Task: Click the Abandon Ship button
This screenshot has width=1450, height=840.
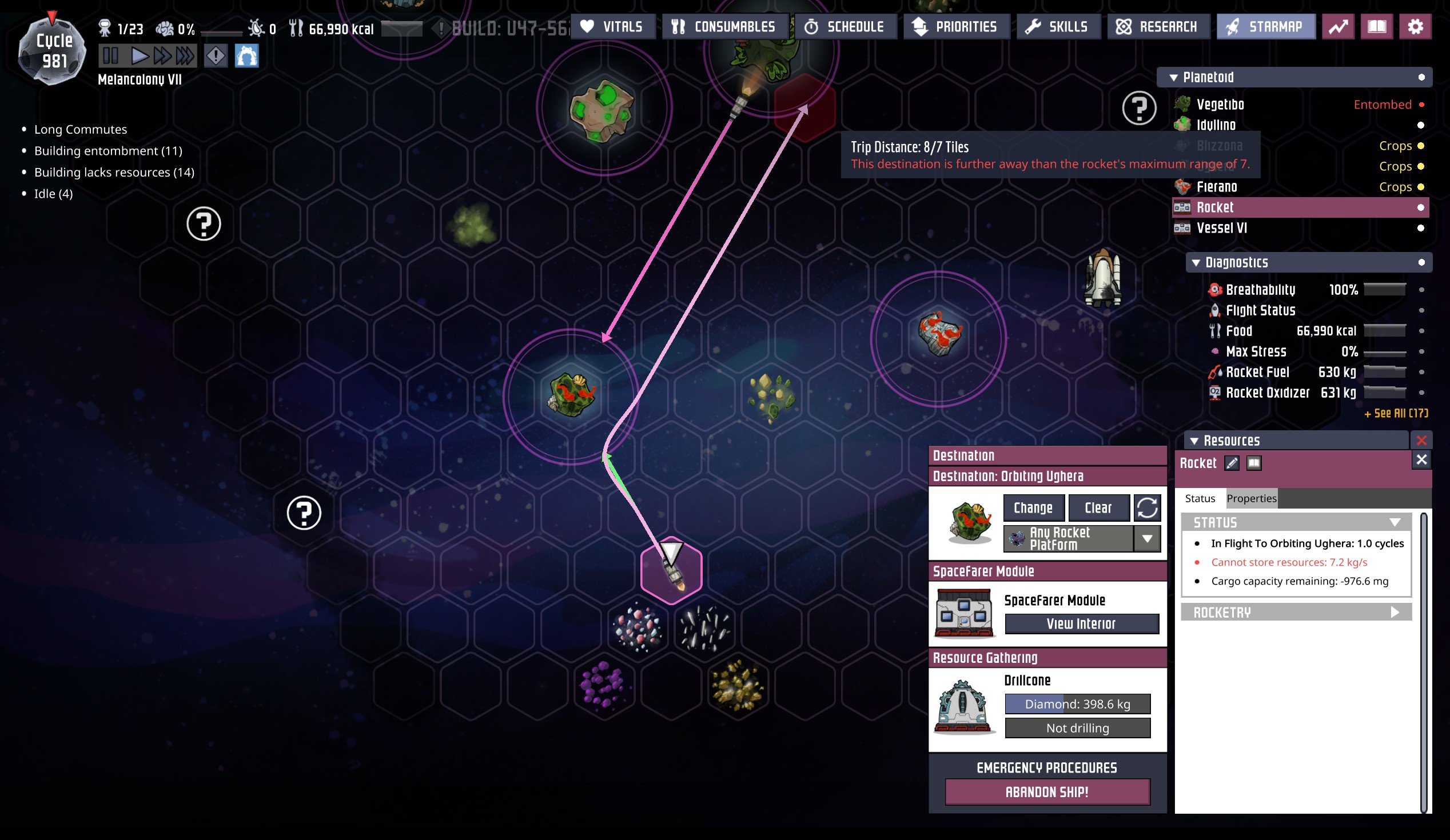Action: pos(1047,791)
